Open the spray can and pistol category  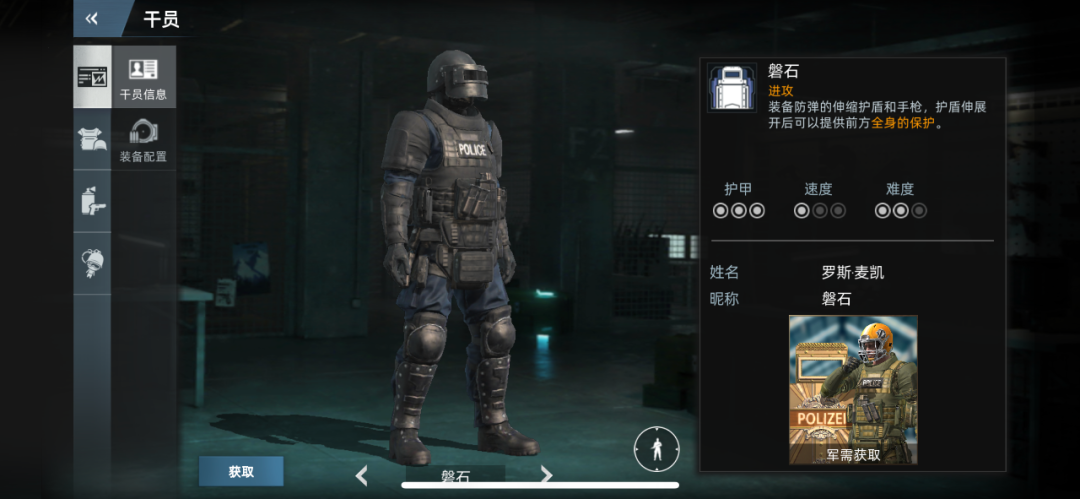coord(92,201)
